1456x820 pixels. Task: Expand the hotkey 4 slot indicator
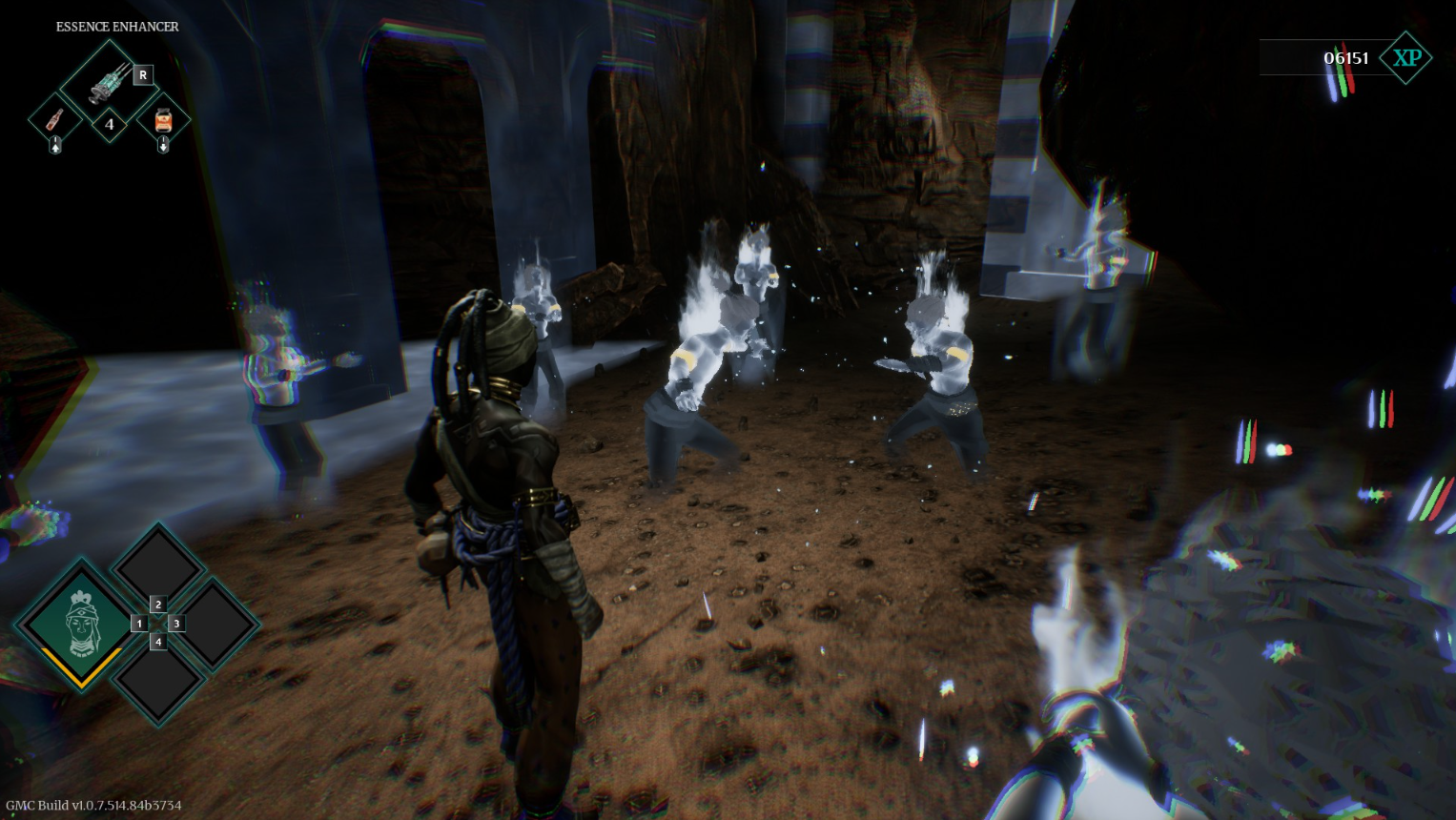[158, 641]
